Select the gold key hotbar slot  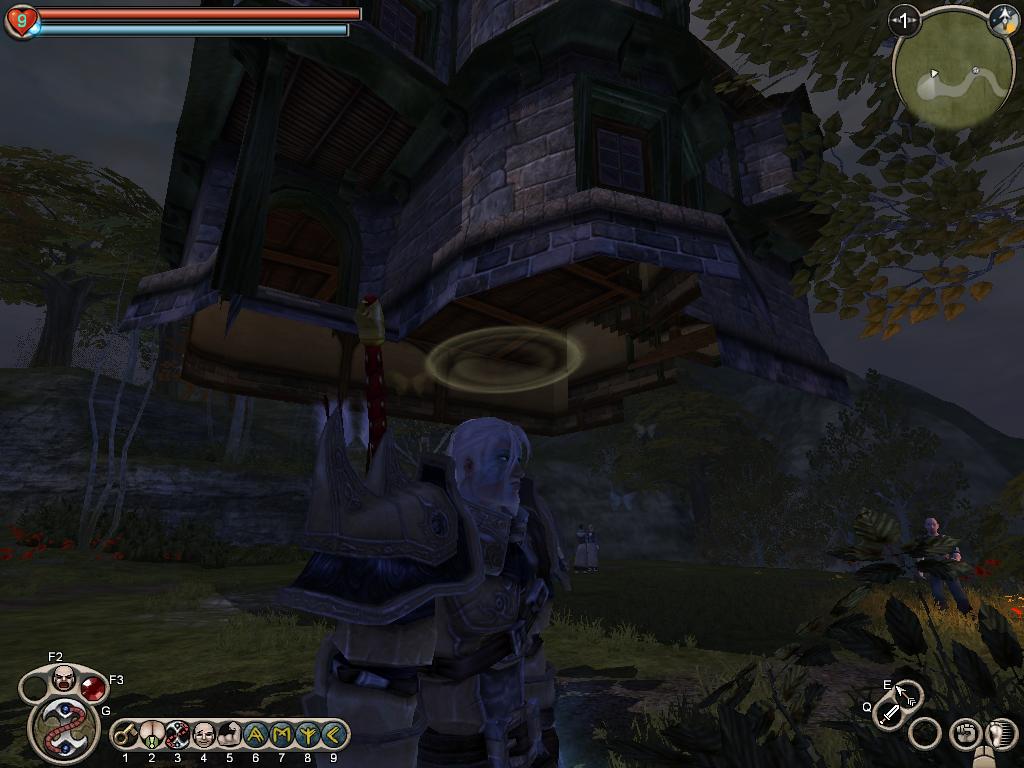point(126,736)
